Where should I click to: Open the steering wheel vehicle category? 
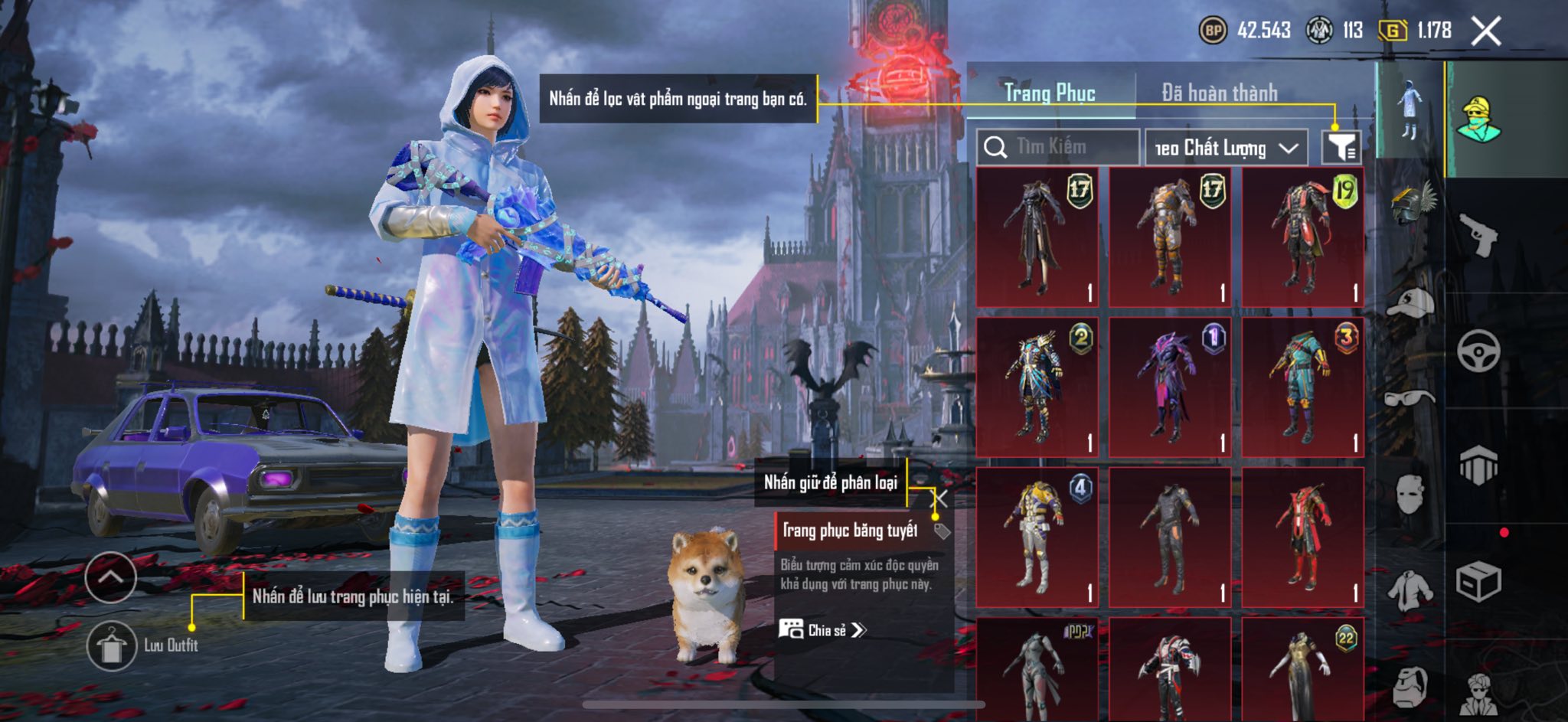coord(1478,351)
